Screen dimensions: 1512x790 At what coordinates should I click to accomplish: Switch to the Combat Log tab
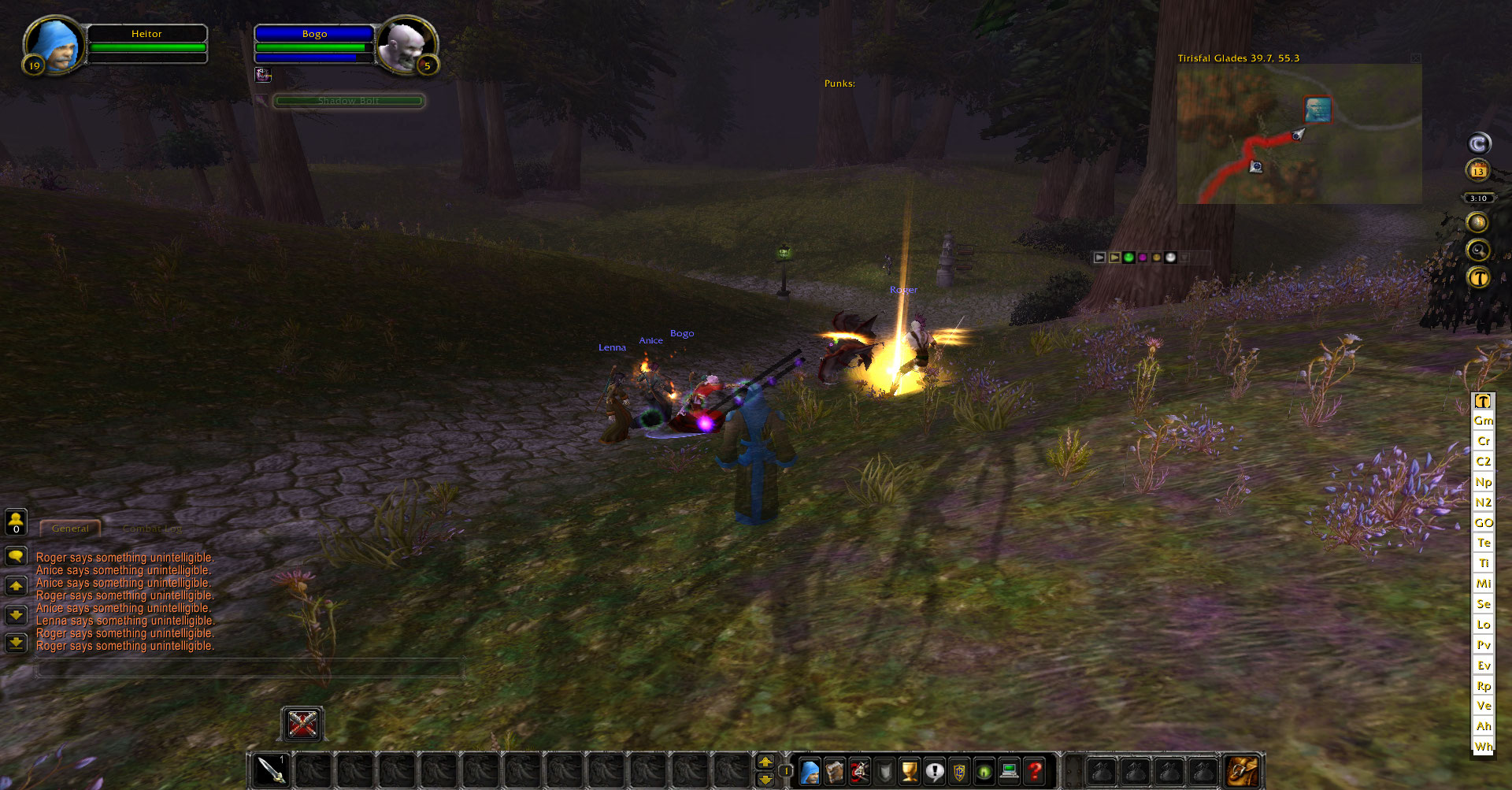pos(152,529)
